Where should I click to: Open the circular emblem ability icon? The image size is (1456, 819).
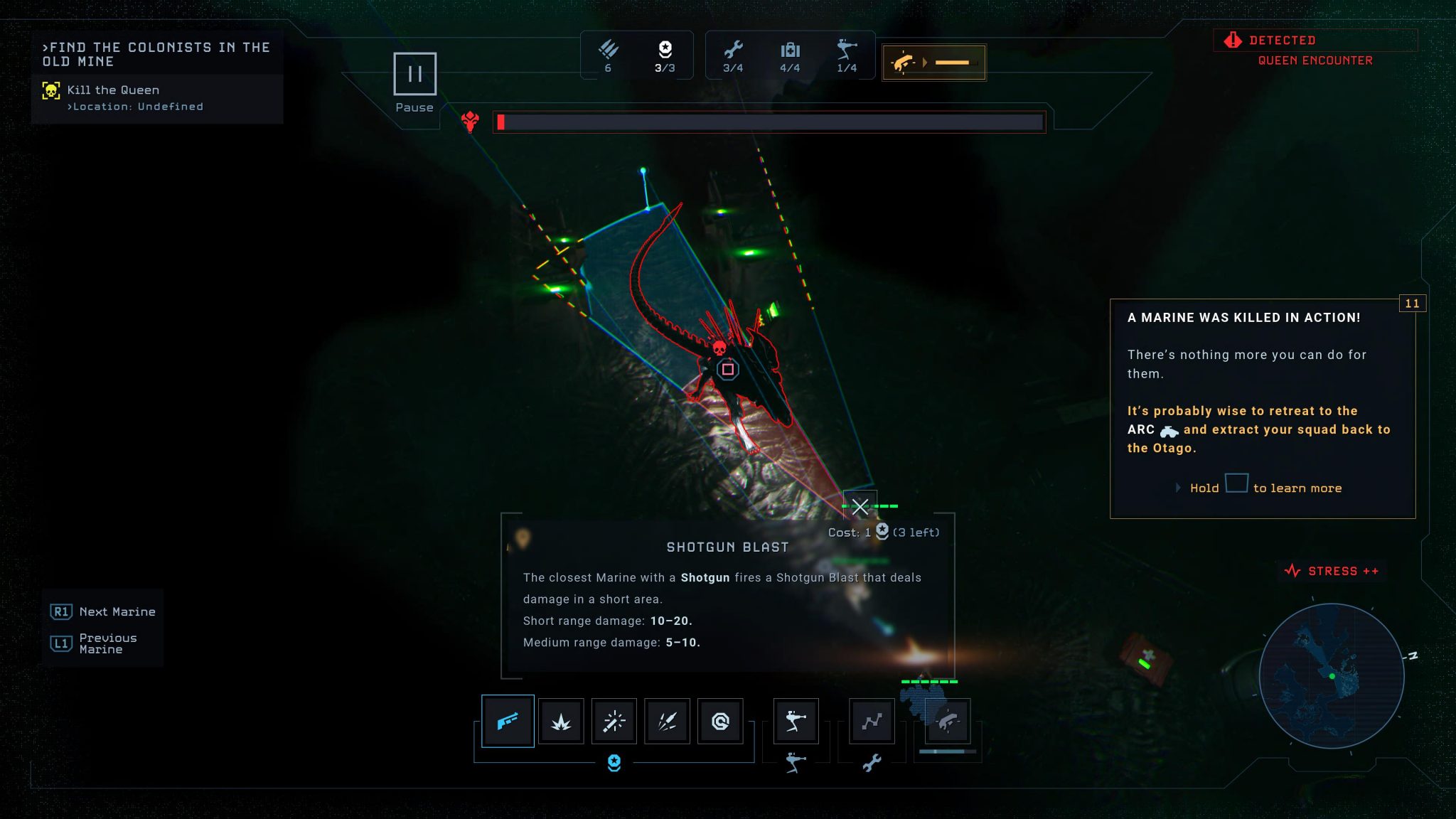pyautogui.click(x=720, y=721)
